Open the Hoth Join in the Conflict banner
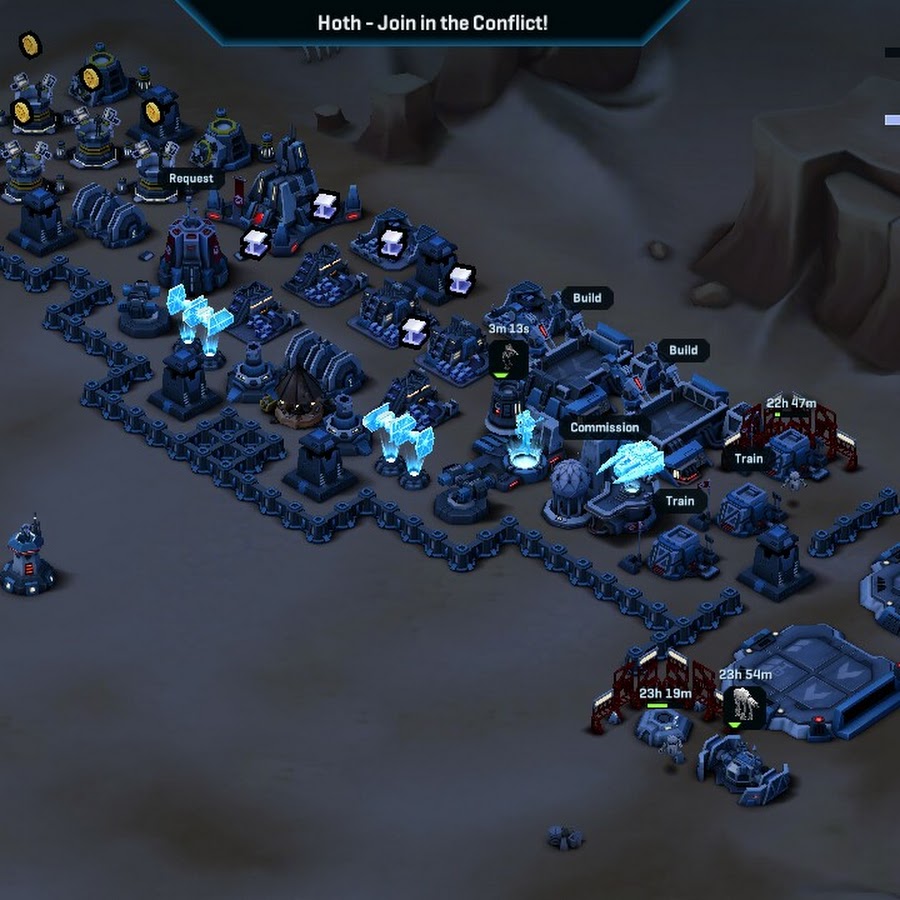The image size is (900, 900). pyautogui.click(x=432, y=22)
